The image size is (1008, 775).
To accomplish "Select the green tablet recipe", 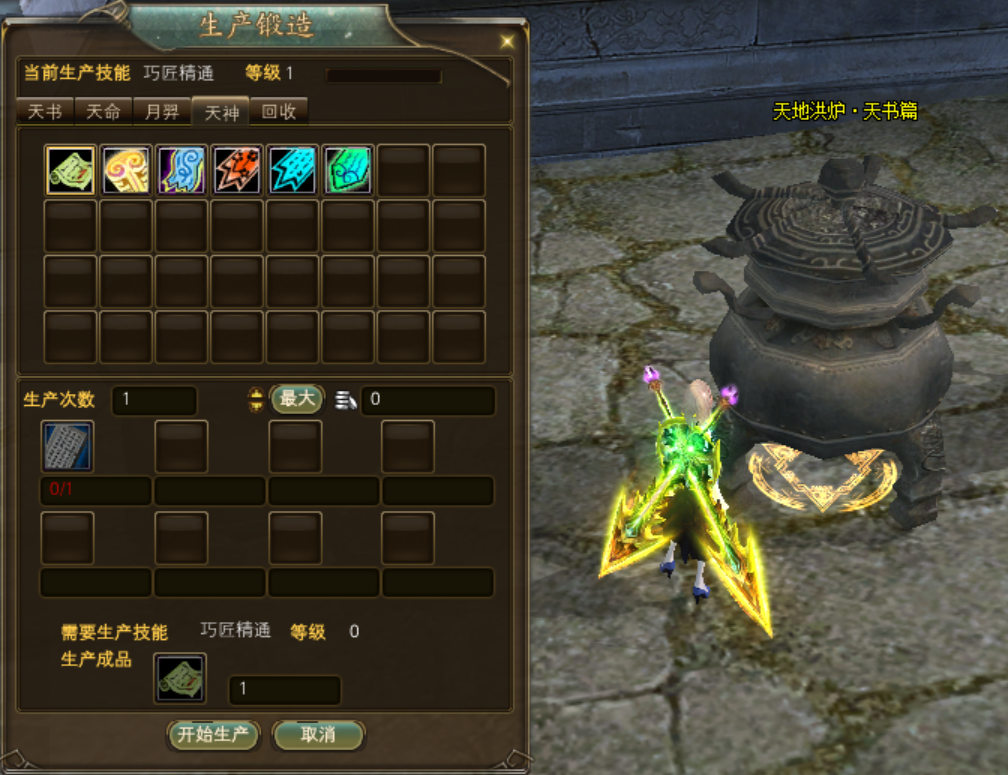I will 348,170.
